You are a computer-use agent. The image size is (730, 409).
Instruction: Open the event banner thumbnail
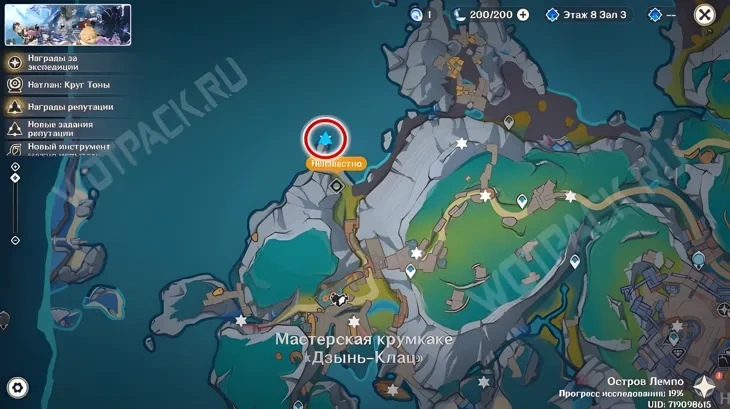coord(68,25)
